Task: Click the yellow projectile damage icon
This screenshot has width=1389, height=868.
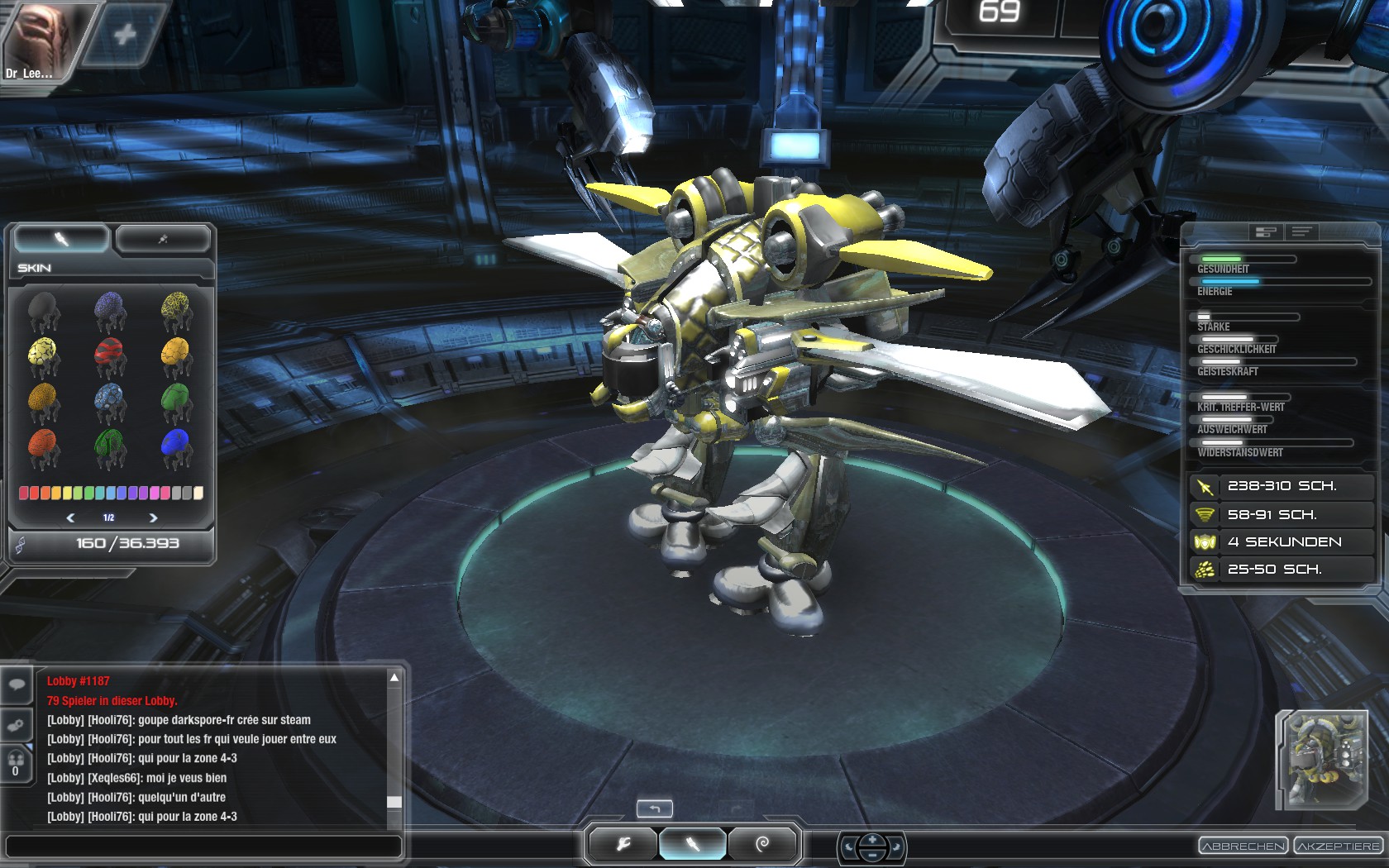Action: point(1206,486)
